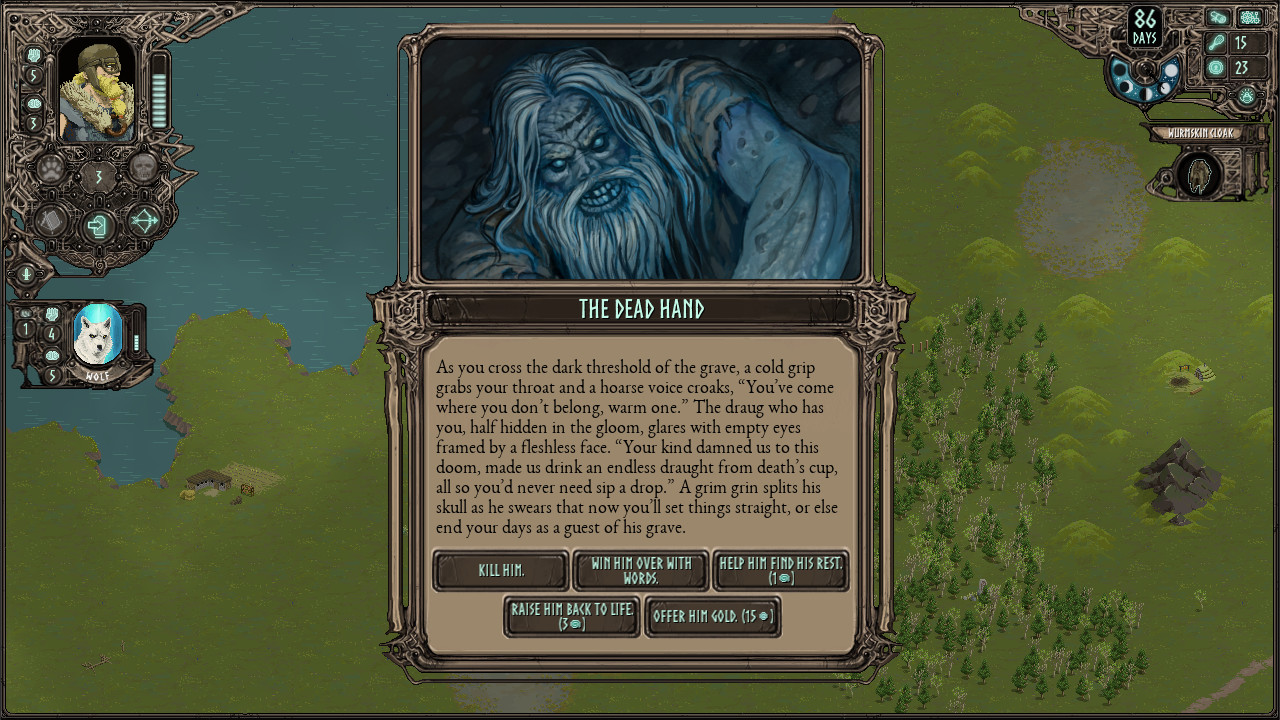The image size is (1280, 720).
Task: Select the bow-and-arrow hunting icon
Action: [x=142, y=222]
